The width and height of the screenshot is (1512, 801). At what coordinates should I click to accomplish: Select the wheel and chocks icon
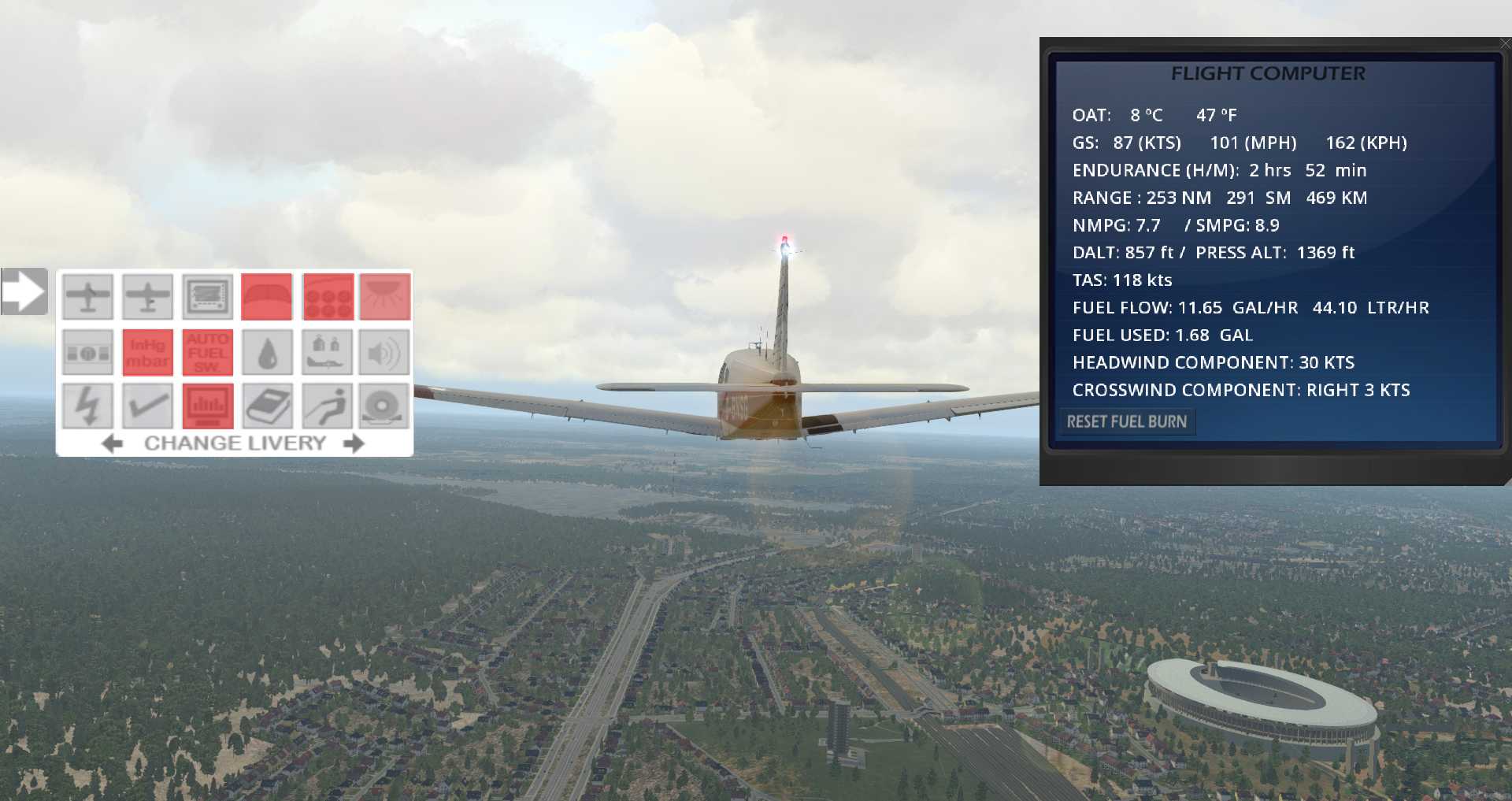(385, 406)
